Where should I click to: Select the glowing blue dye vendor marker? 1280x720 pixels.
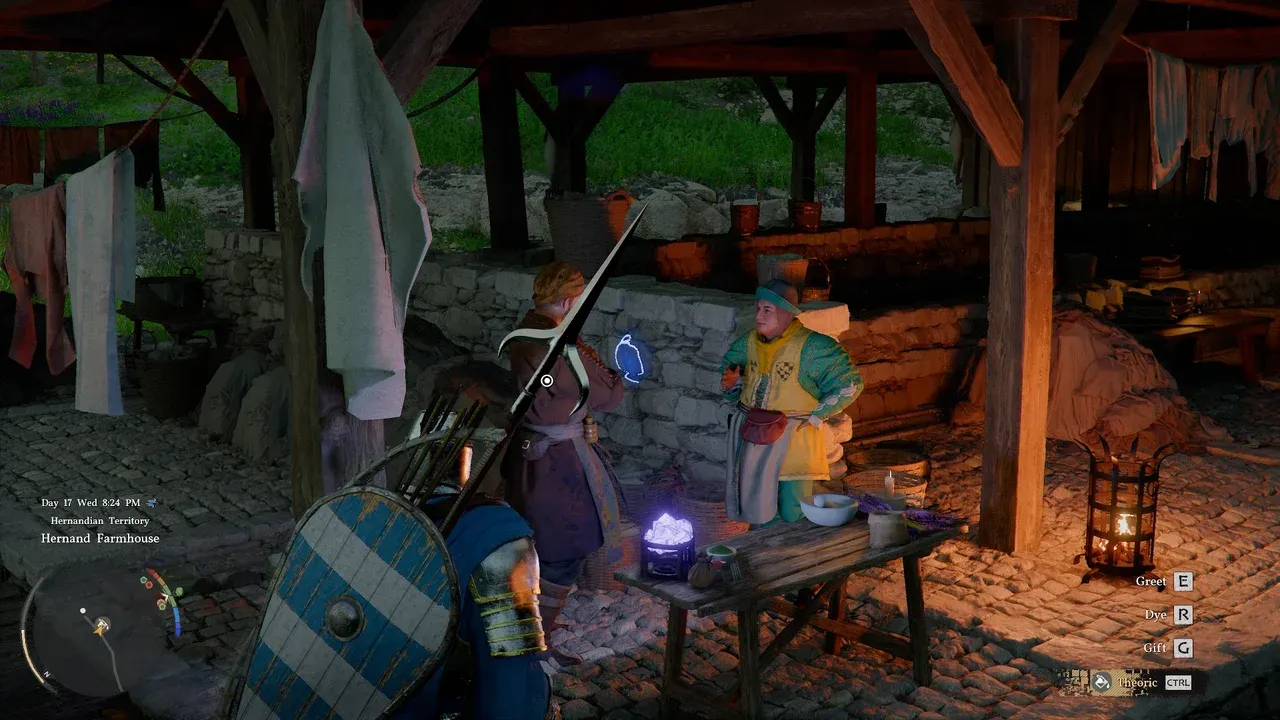(x=629, y=358)
